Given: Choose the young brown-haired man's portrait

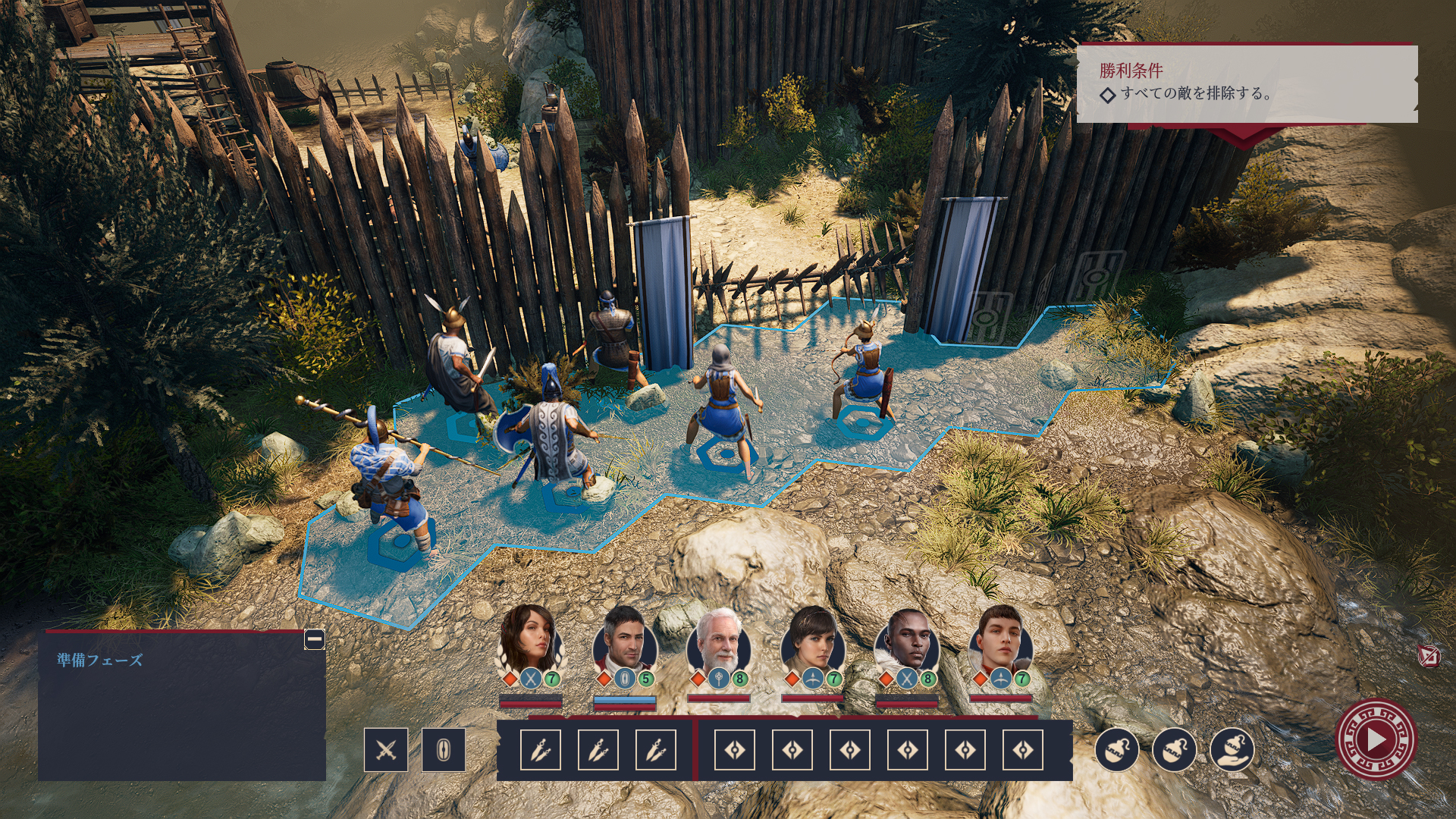Looking at the screenshot, I should coord(1001,642).
